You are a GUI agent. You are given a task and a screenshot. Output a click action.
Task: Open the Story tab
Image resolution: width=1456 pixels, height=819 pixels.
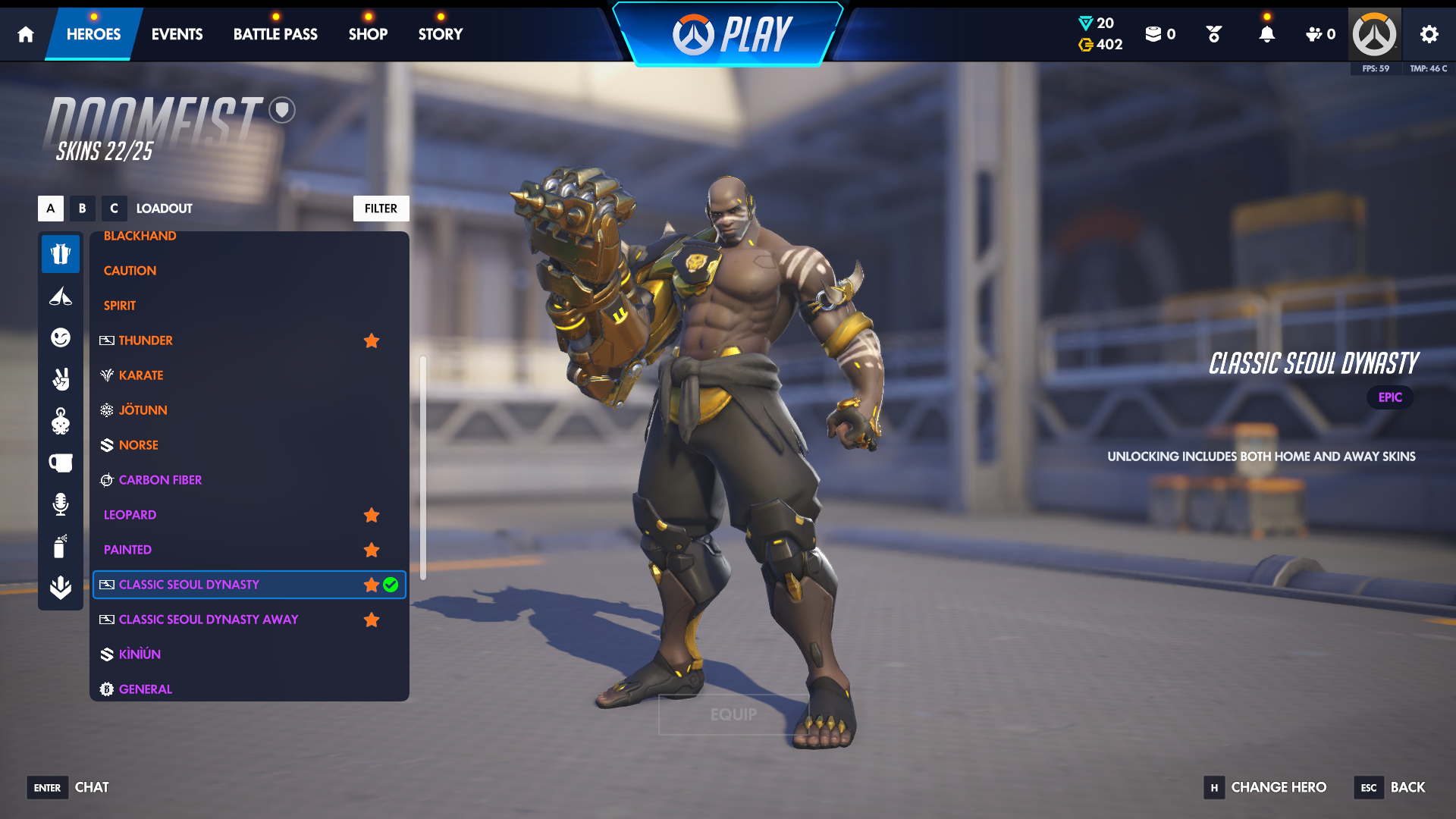pos(440,34)
